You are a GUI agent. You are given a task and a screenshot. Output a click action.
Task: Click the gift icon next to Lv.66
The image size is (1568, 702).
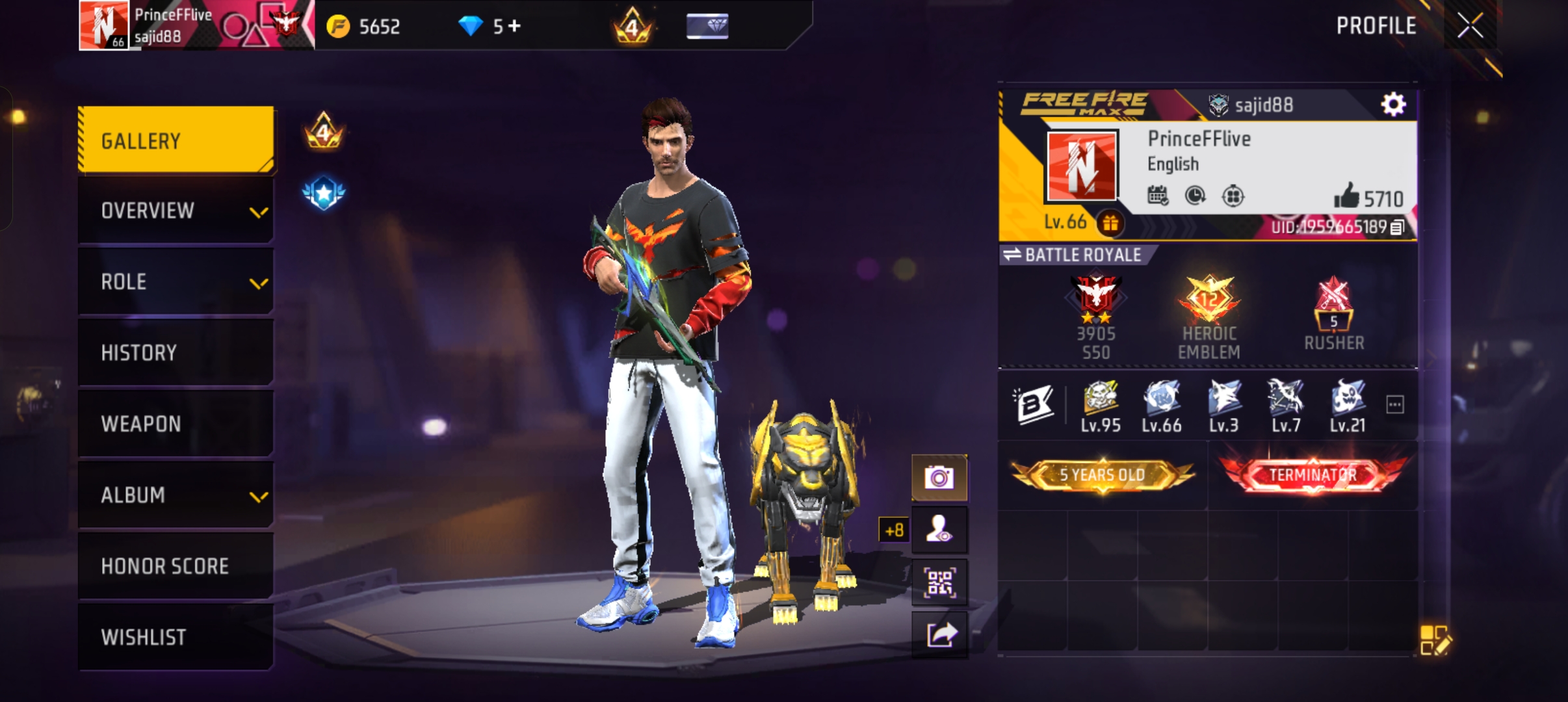(1111, 222)
